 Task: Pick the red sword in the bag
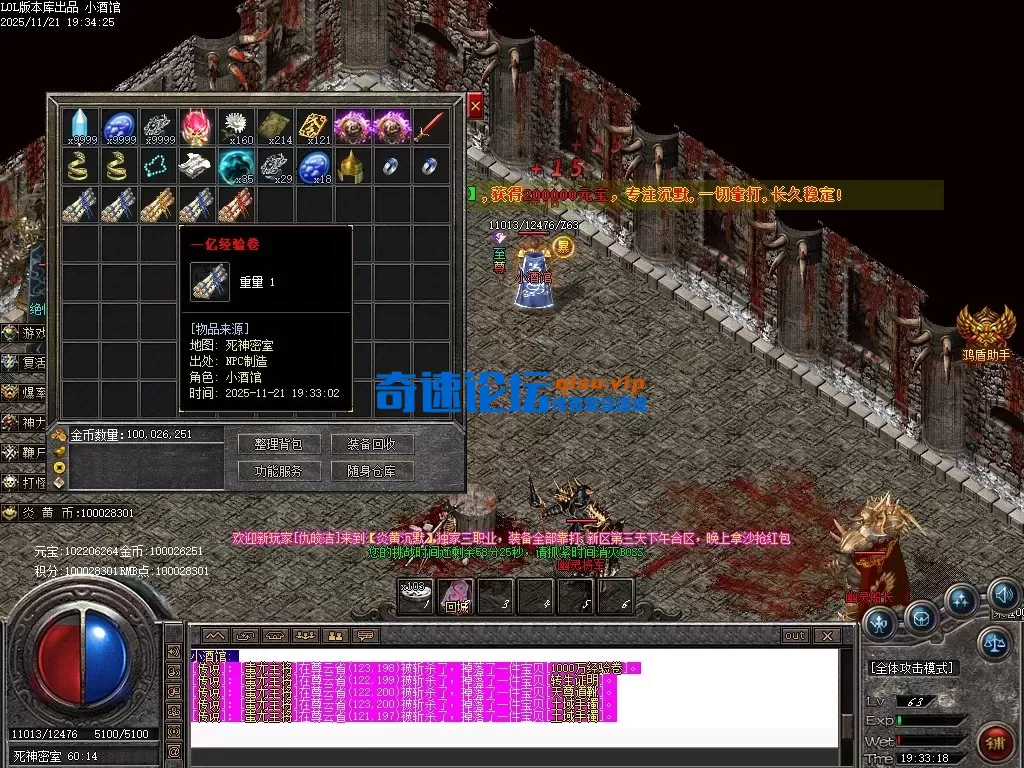430,127
